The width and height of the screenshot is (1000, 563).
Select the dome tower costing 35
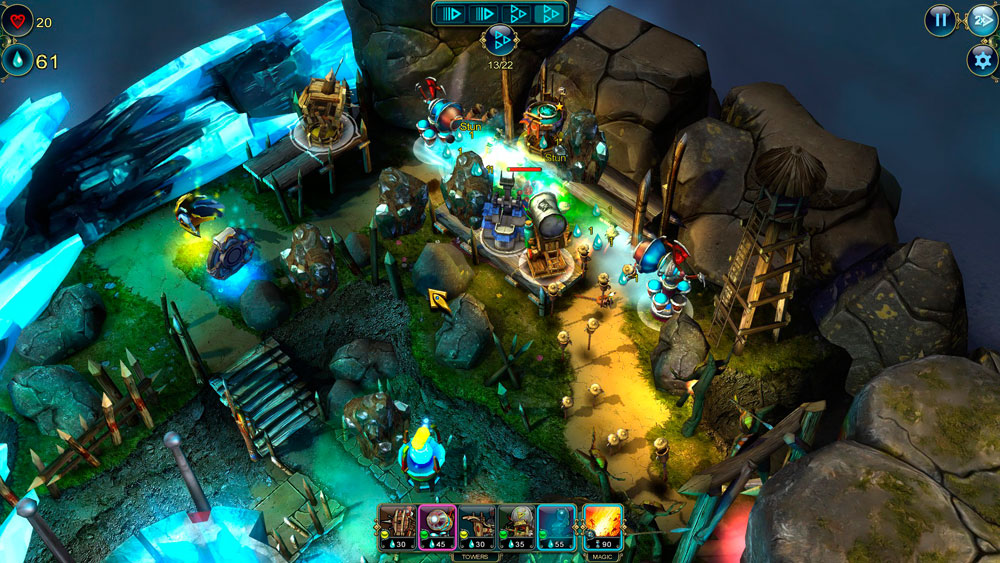[517, 527]
